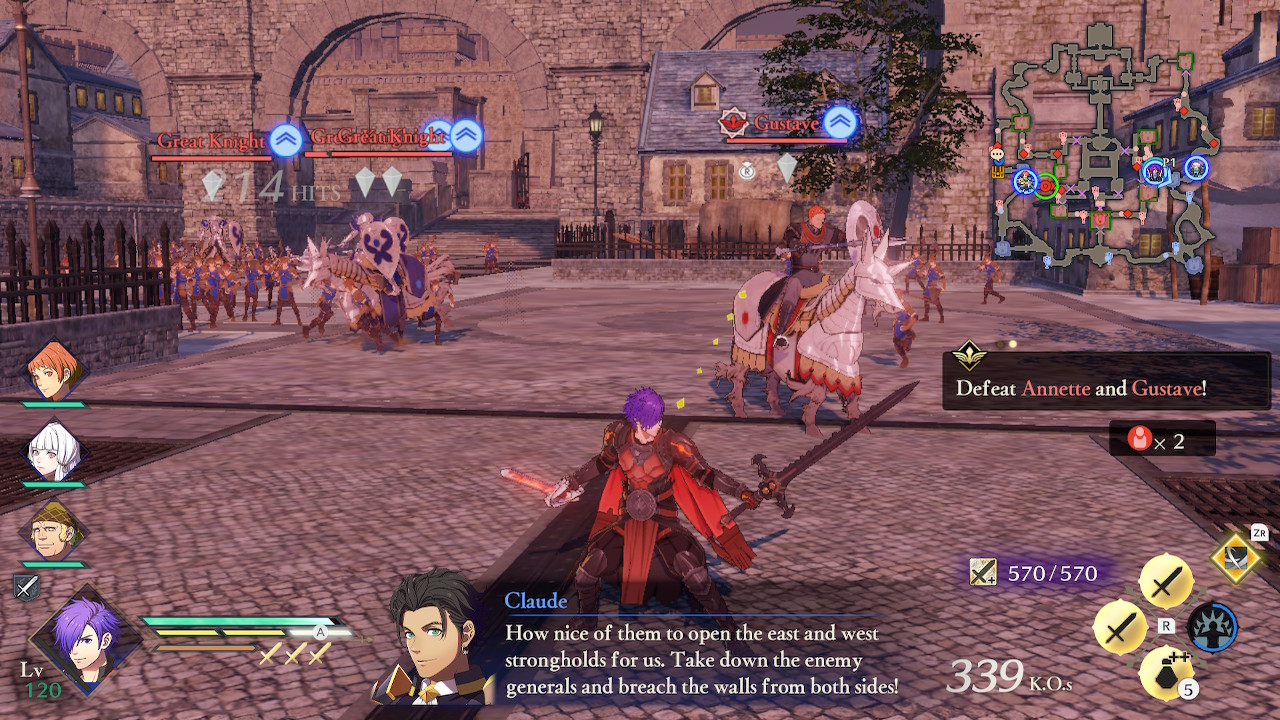Toggle the blue double-chevron next to Gustave
This screenshot has height=720, width=1280.
tap(840, 121)
